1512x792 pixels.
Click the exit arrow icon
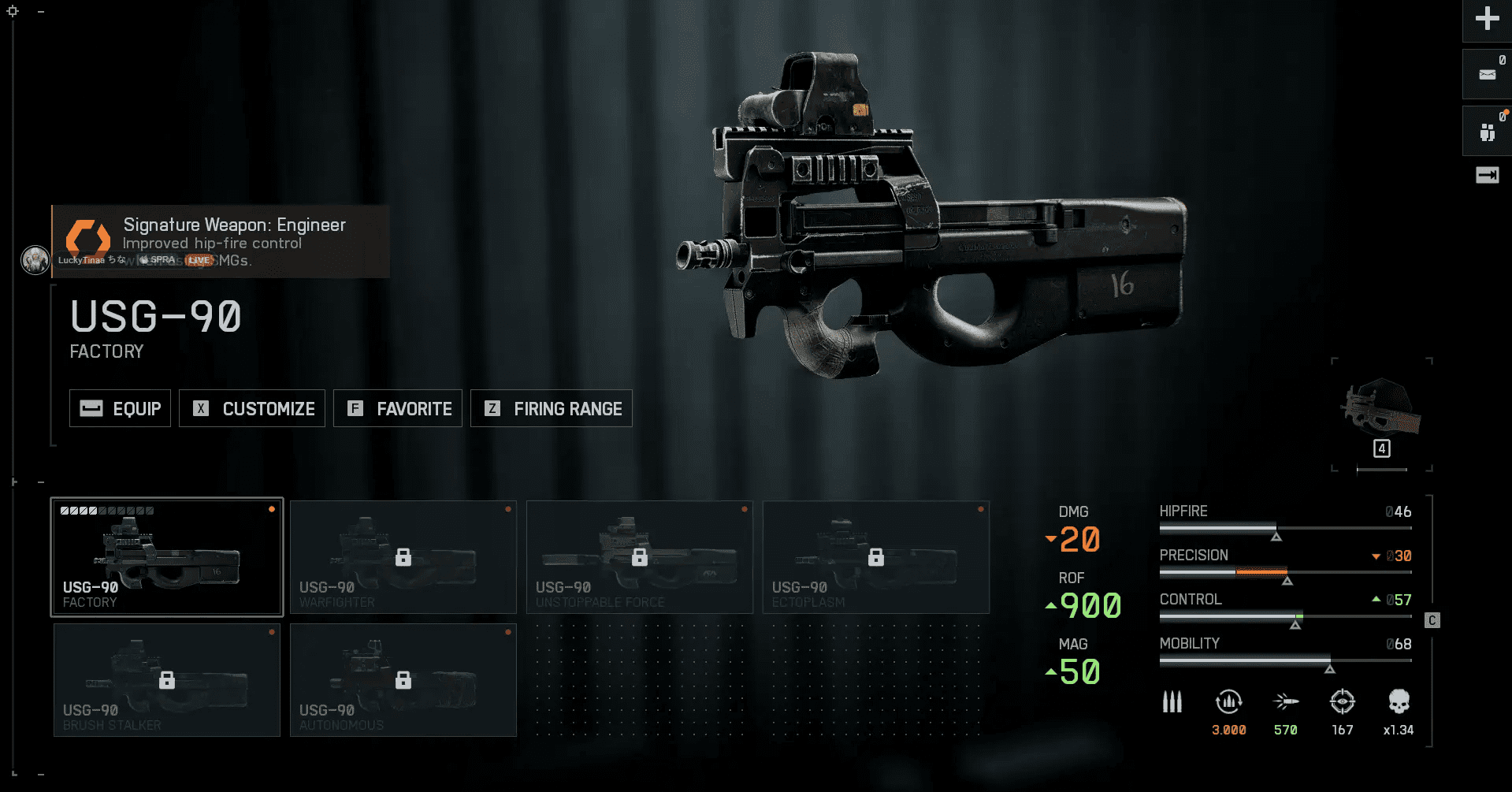[1487, 175]
